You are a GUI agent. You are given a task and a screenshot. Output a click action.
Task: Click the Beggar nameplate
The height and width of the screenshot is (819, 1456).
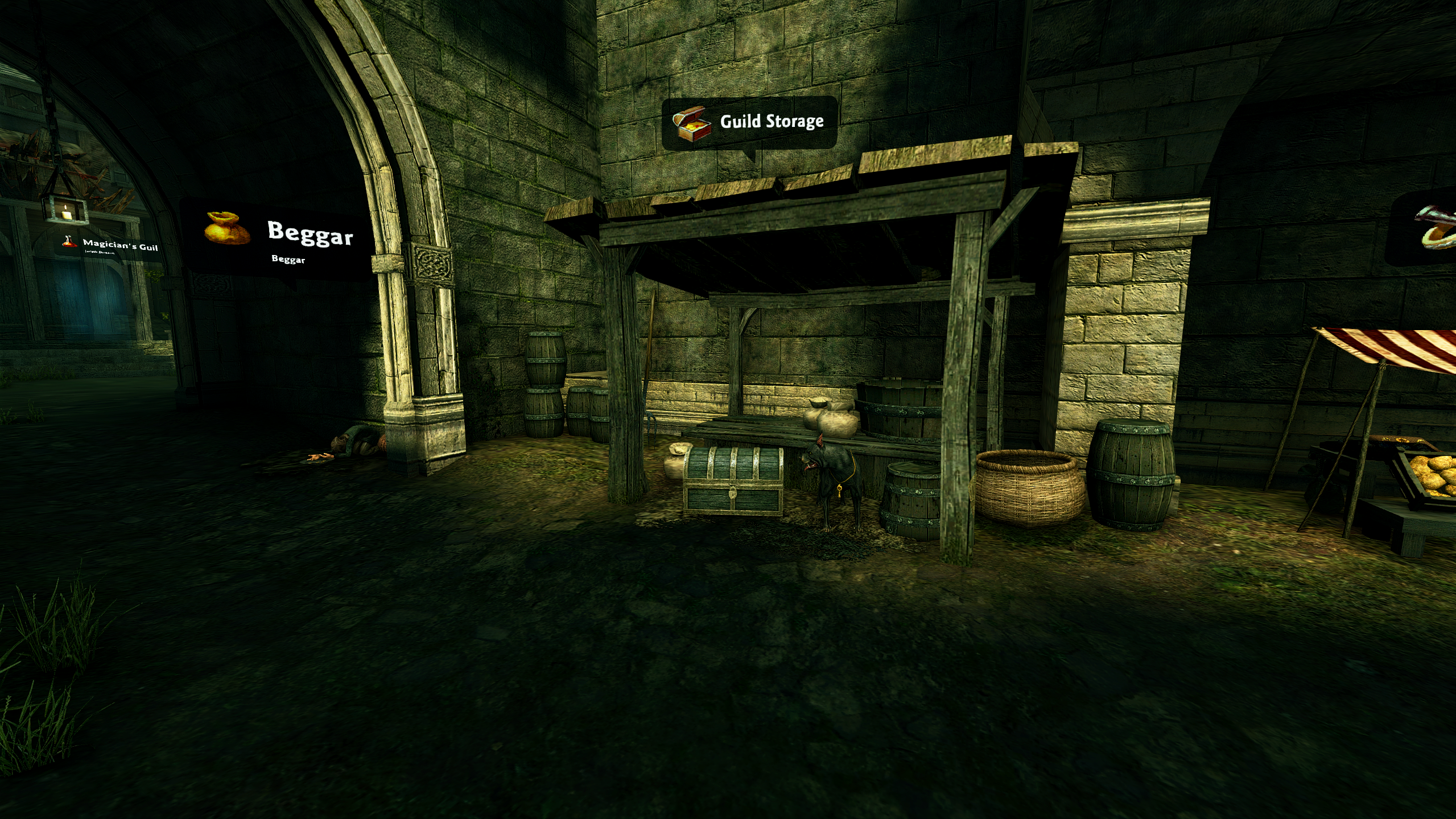[310, 233]
